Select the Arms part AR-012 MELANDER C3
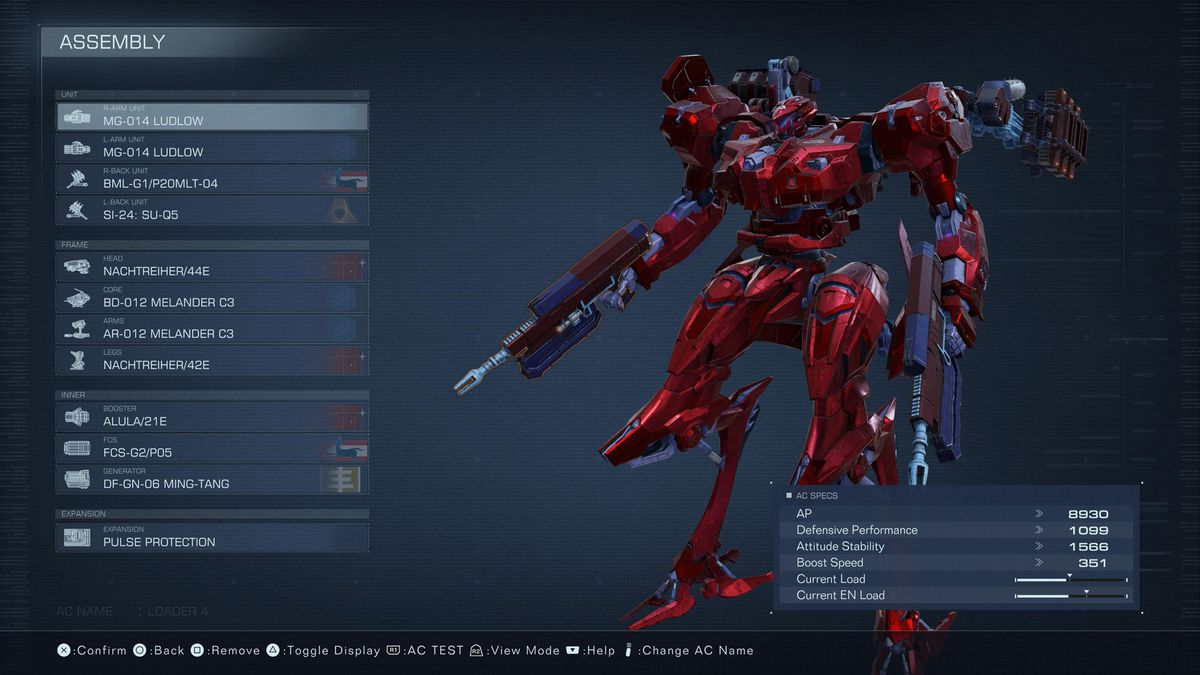Image resolution: width=1200 pixels, height=675 pixels. [212, 329]
